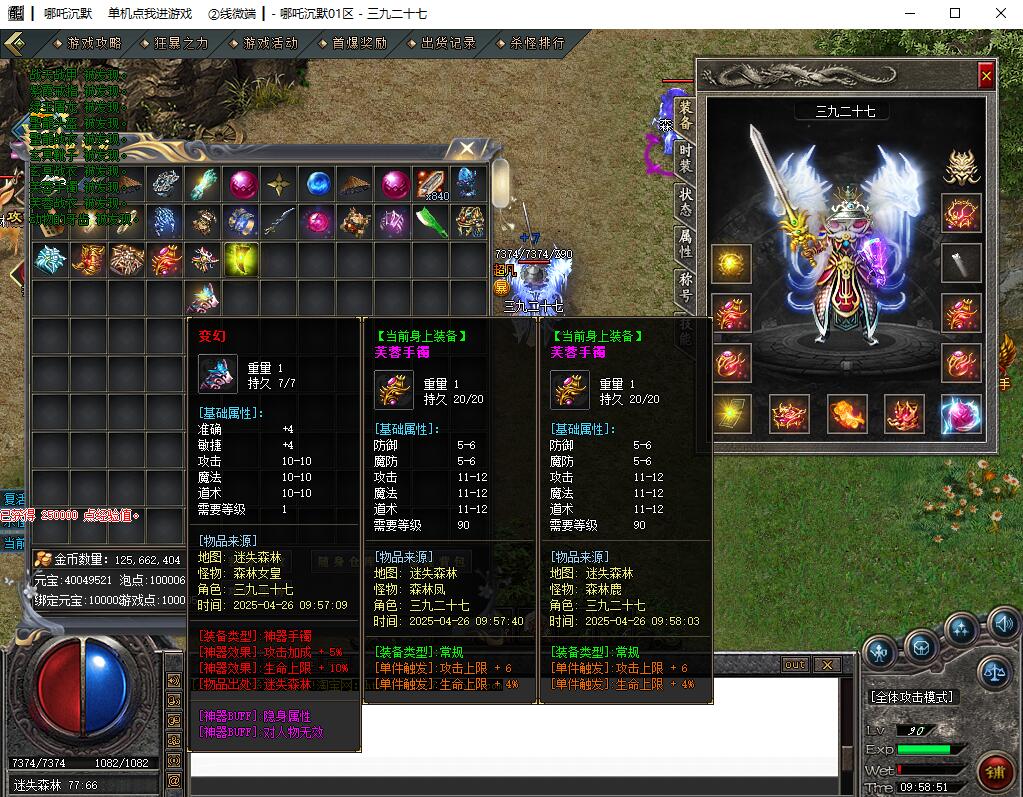
Task: Switch to the 属性 attributes tab
Action: tap(685, 243)
